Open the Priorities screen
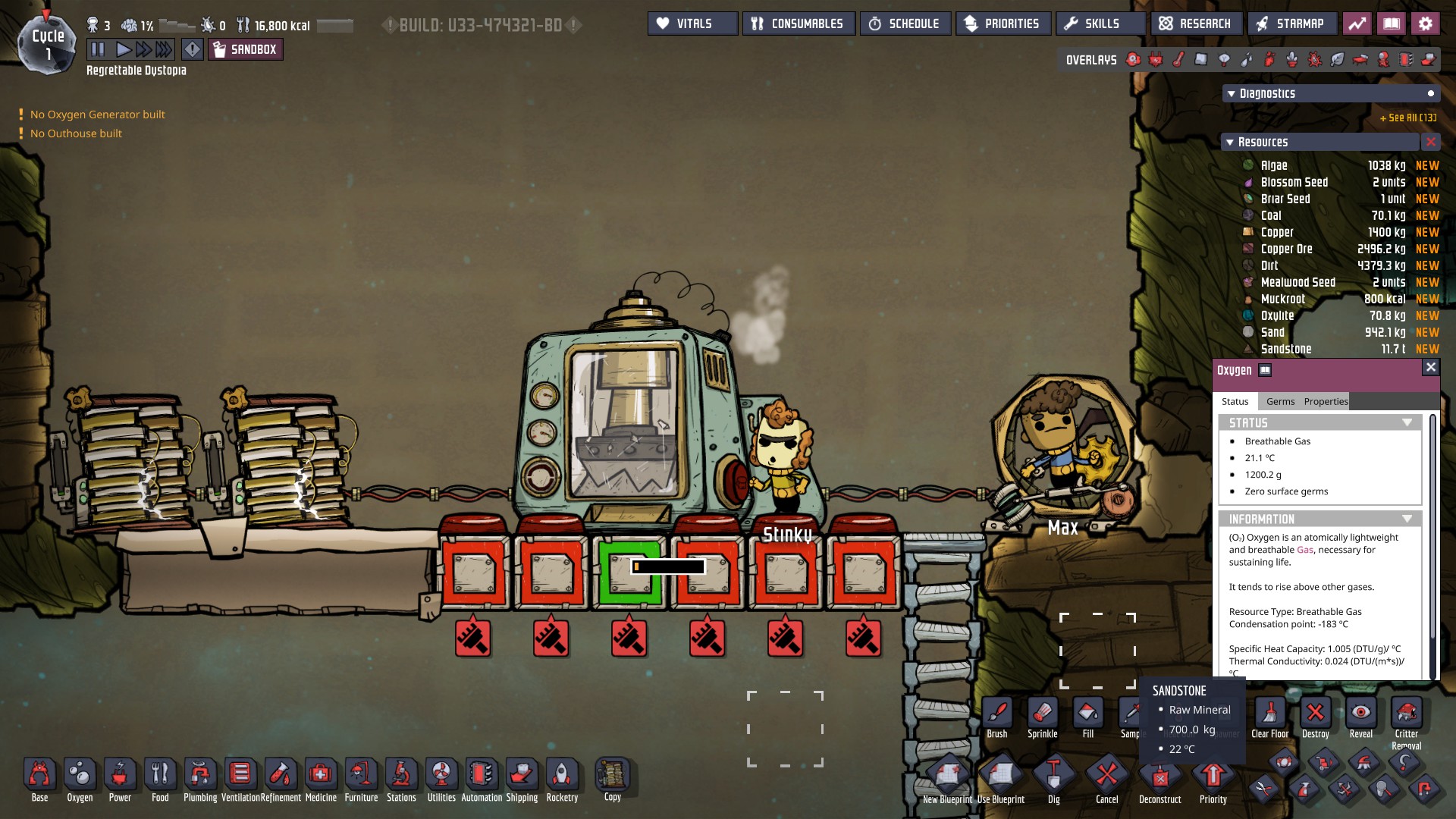This screenshot has width=1456, height=819. coord(1003,24)
